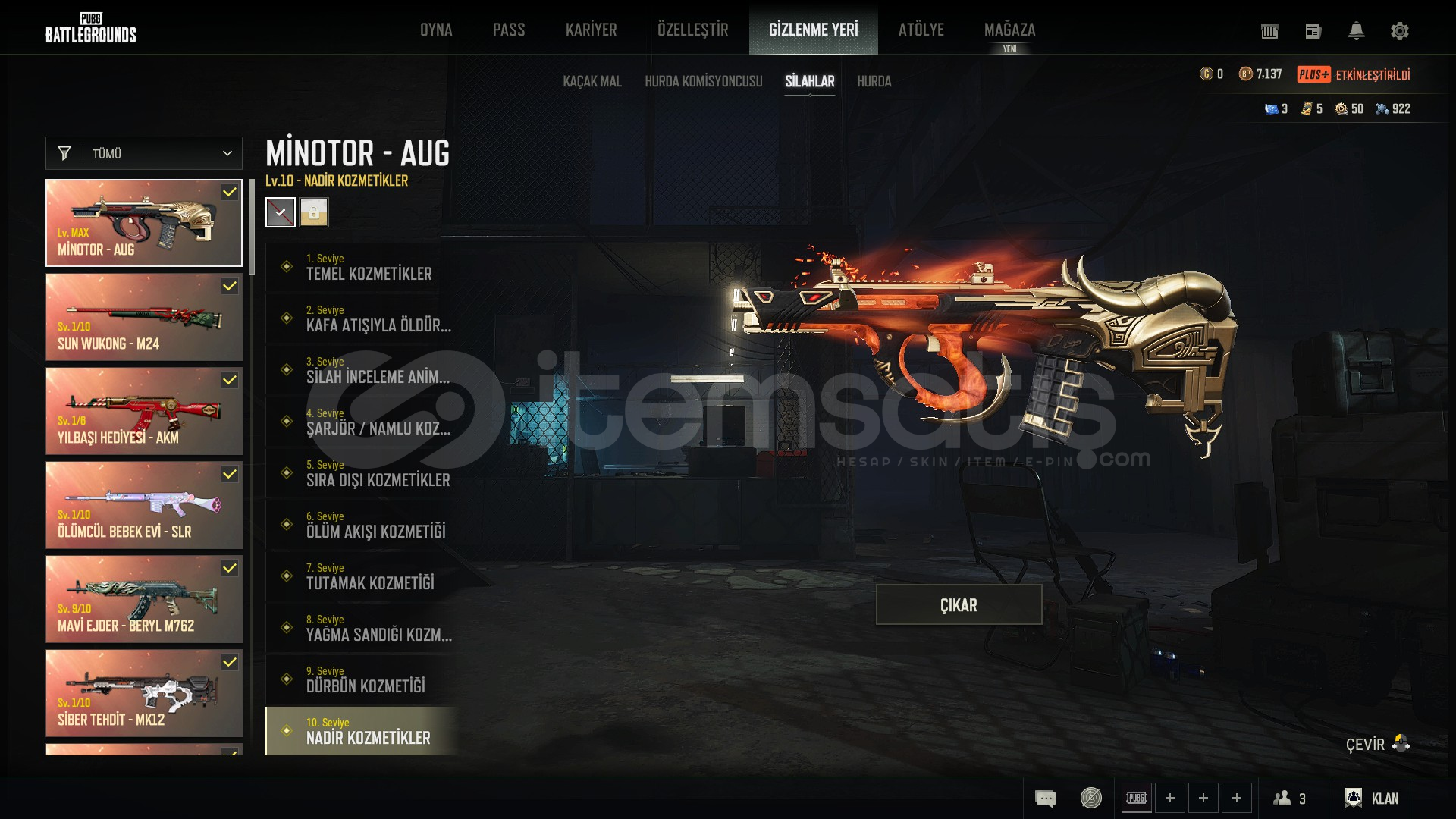Select the Mavi Ejder - Beryl M762 skin

point(144,599)
